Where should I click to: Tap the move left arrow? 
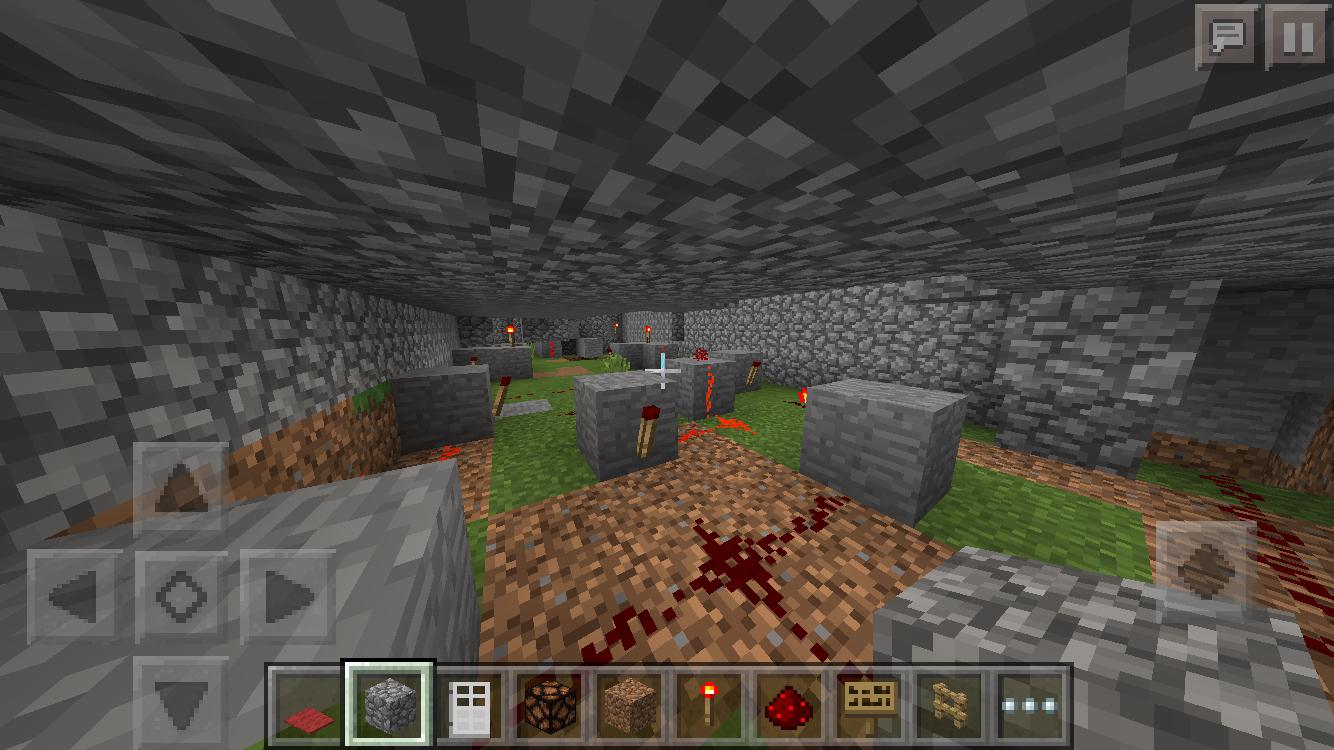point(76,597)
